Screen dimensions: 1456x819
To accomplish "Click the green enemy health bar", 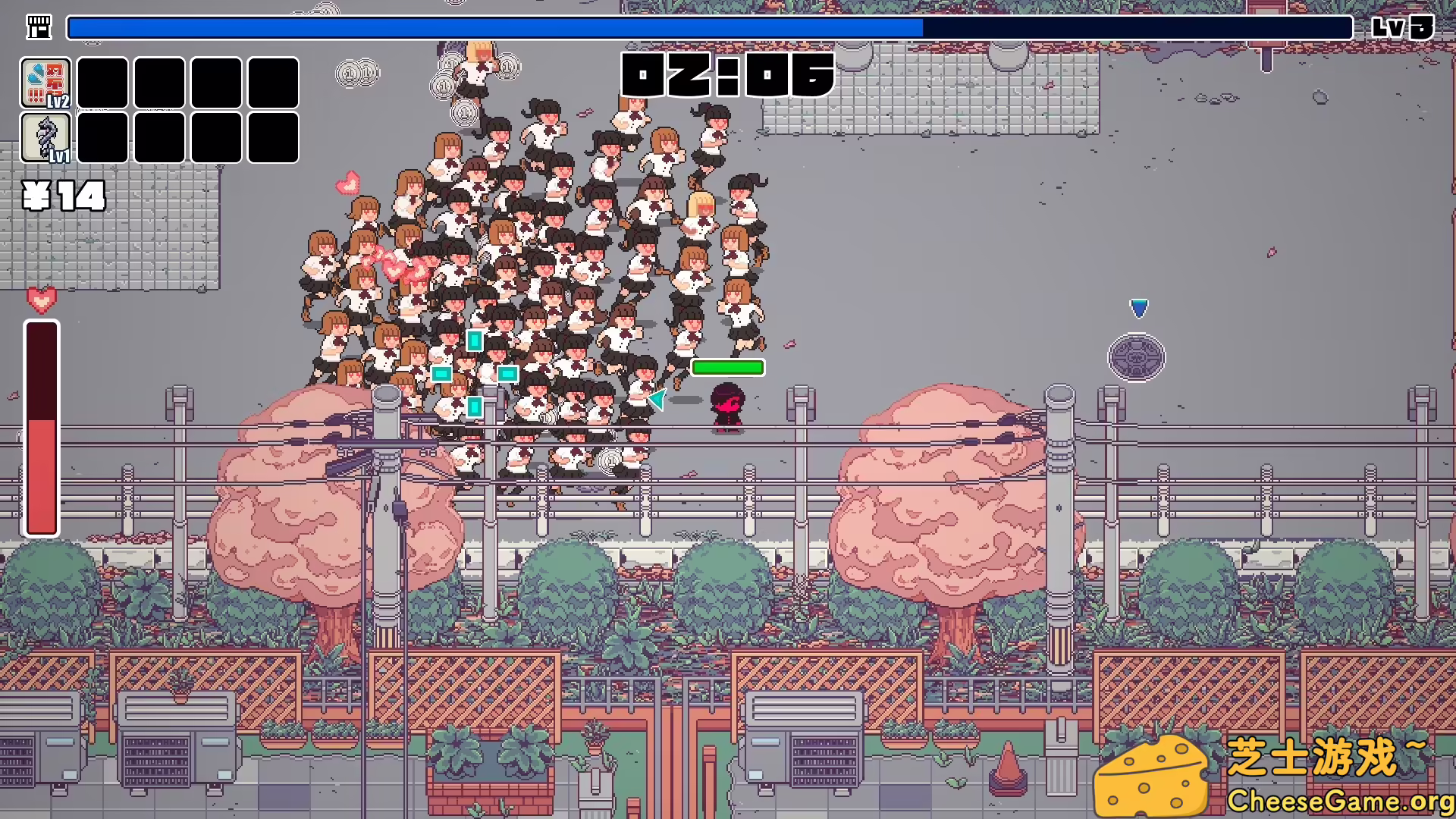I will [x=727, y=367].
